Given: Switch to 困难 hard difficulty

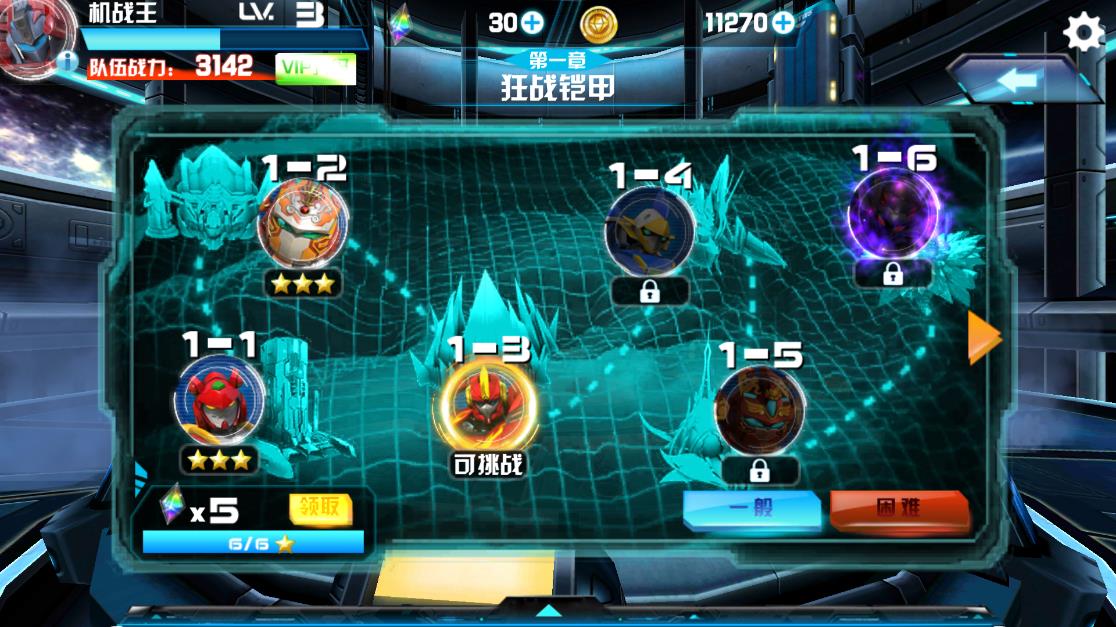Looking at the screenshot, I should click(x=899, y=509).
